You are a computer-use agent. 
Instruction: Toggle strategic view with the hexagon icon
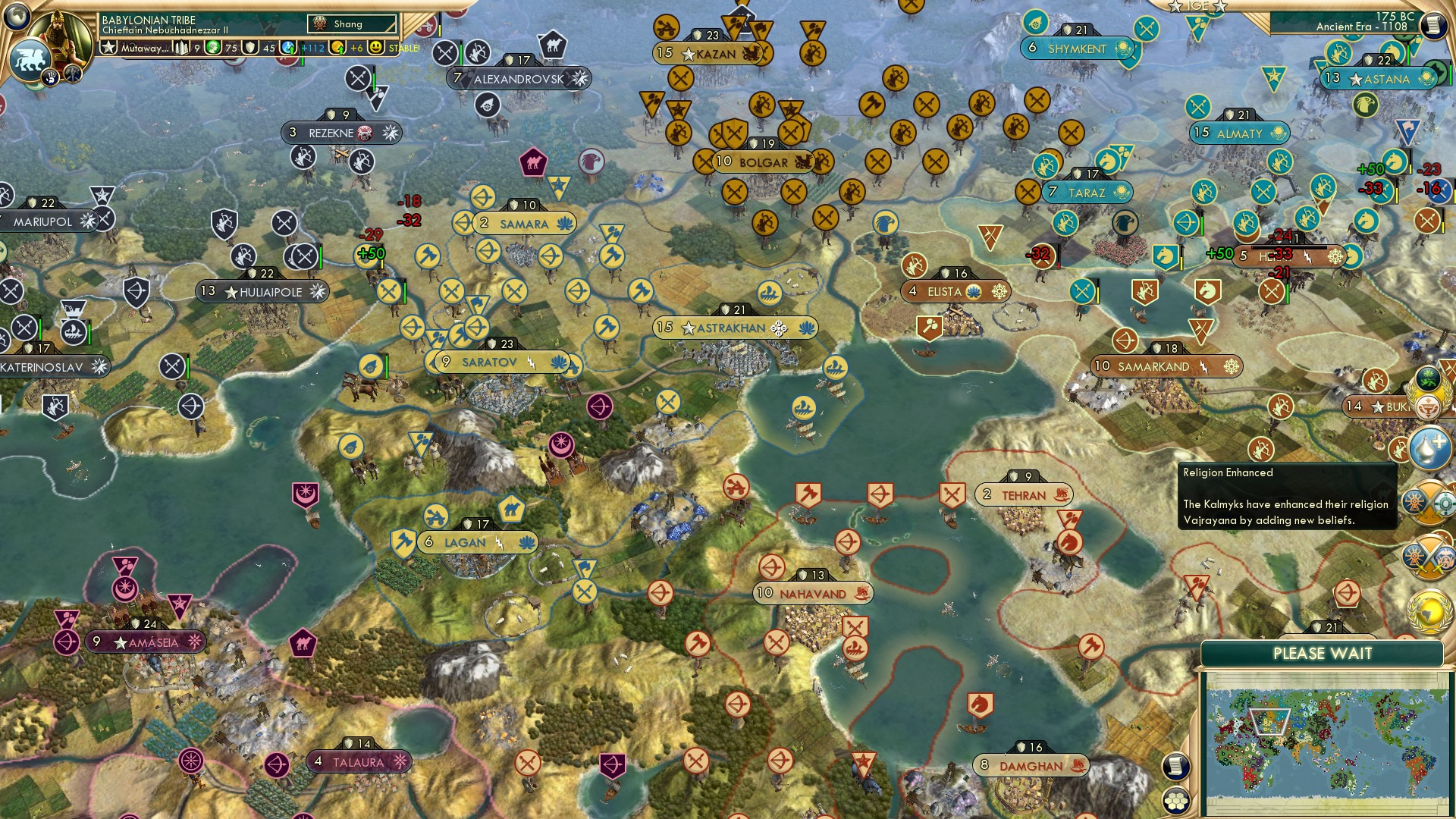click(1175, 802)
